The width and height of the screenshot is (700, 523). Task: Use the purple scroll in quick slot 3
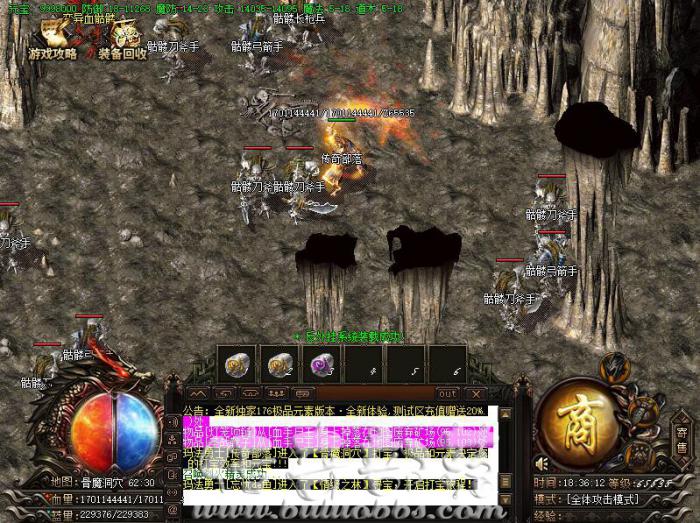(320, 363)
